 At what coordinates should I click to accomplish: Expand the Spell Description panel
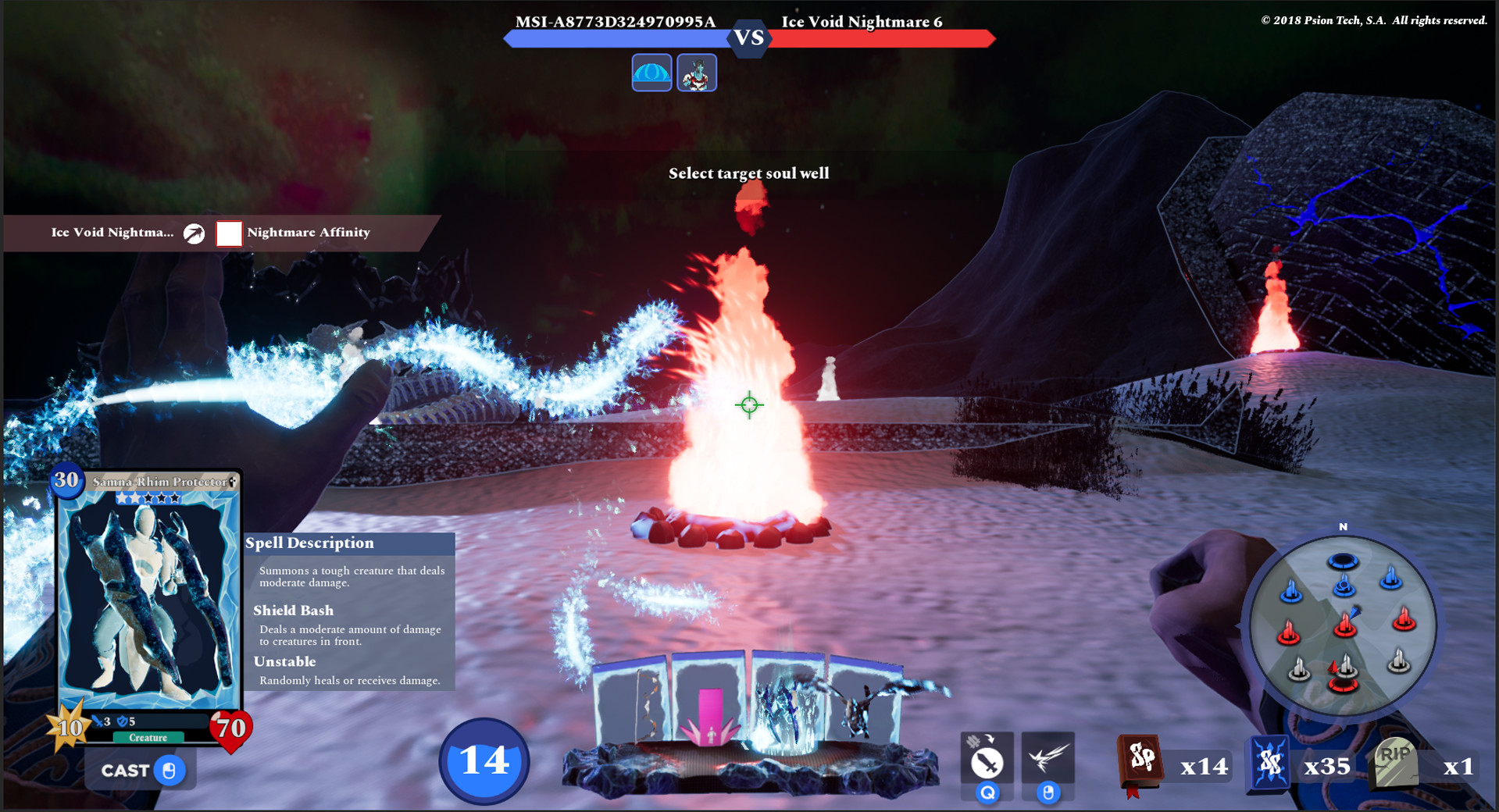[x=309, y=543]
